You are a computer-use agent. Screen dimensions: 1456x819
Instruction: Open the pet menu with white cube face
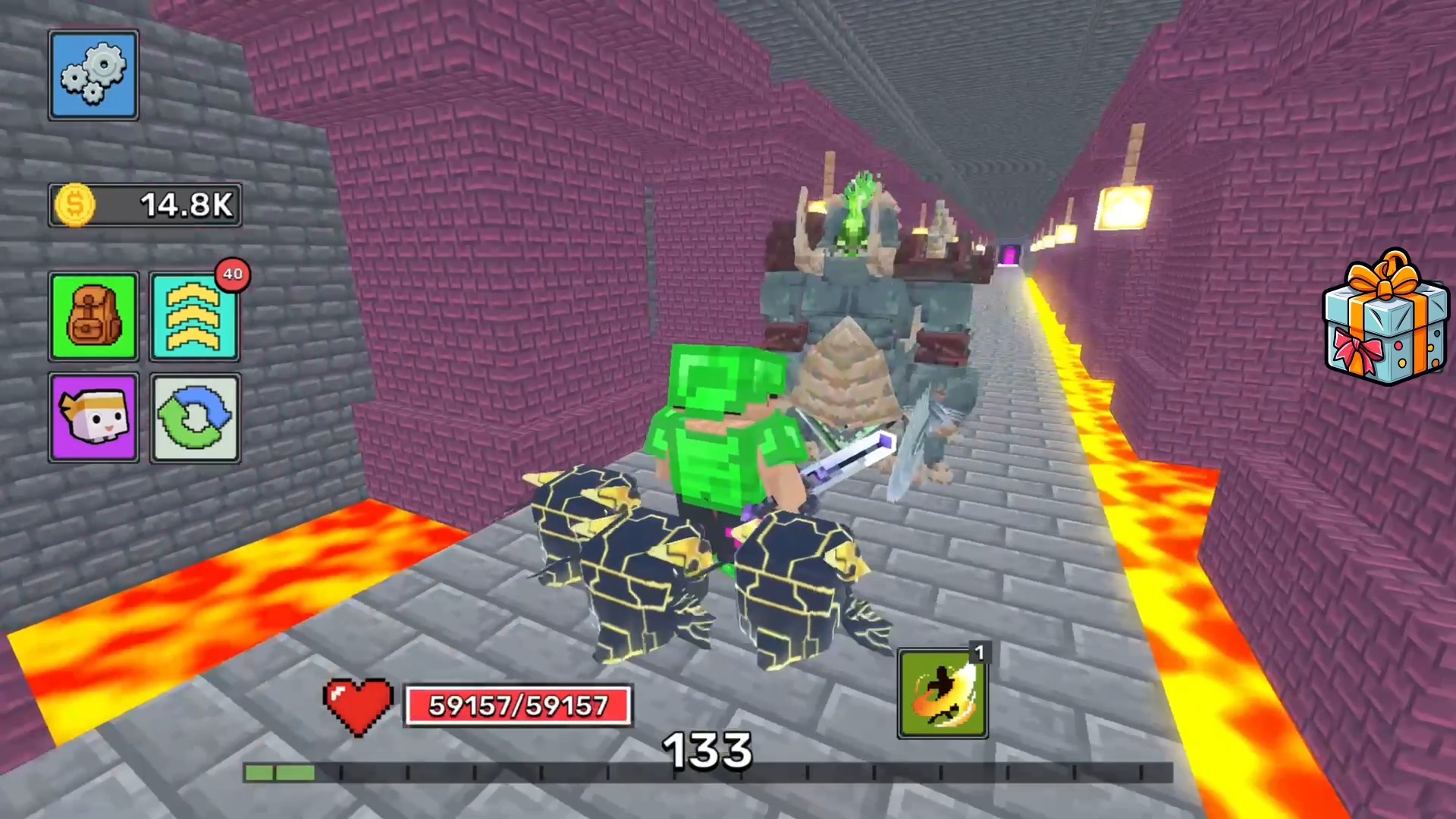(93, 418)
